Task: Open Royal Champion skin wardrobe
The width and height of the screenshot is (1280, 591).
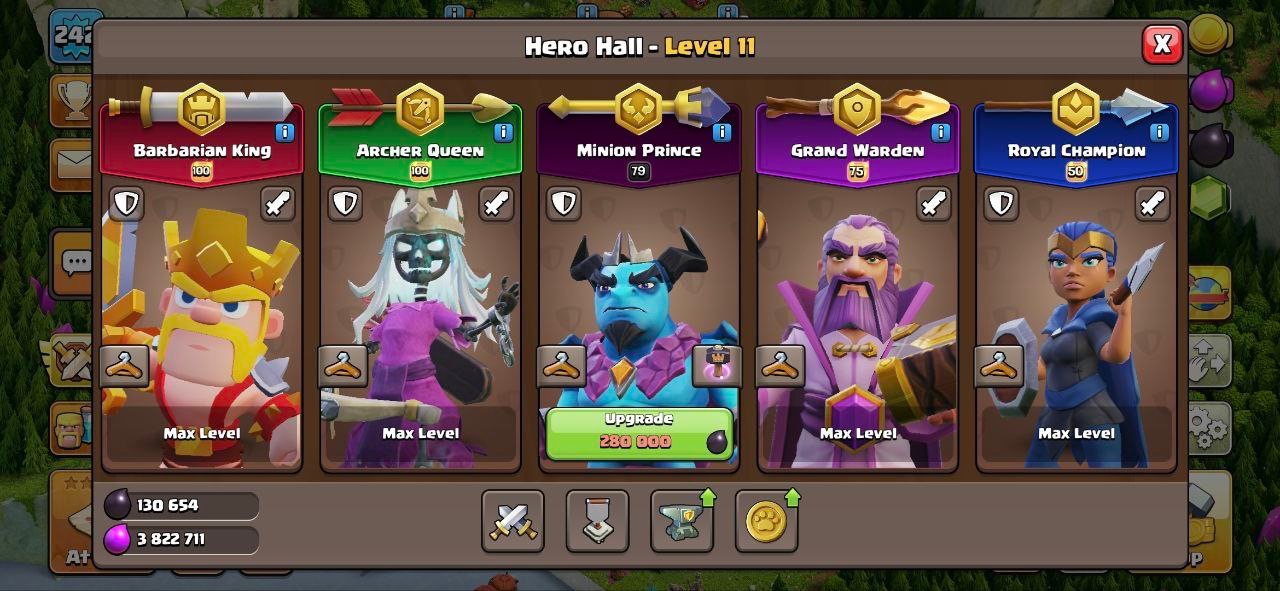Action: pos(999,366)
